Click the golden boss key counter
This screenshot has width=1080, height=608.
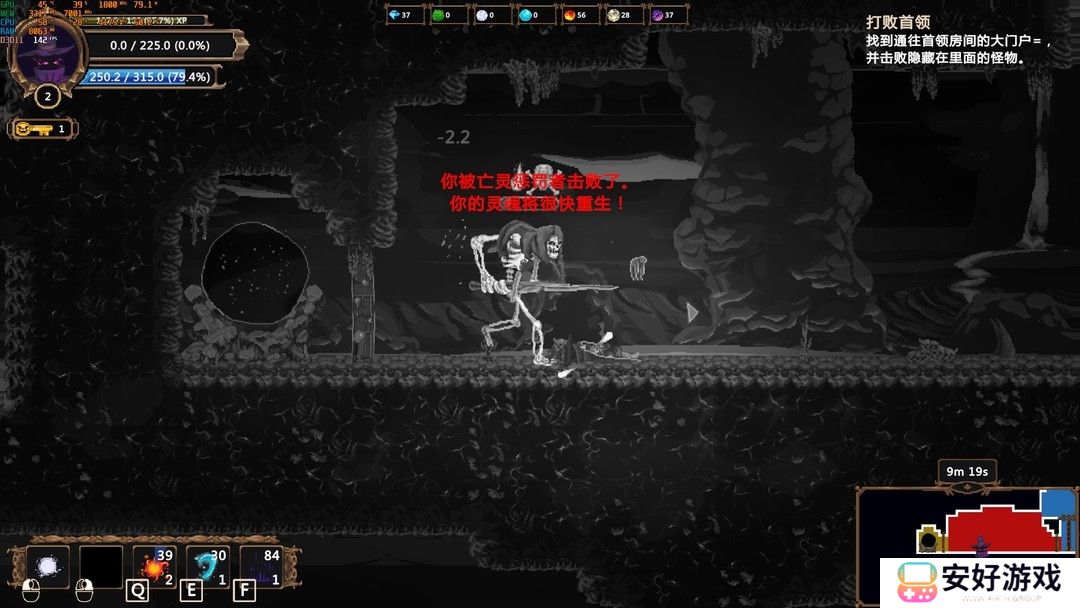click(x=42, y=128)
